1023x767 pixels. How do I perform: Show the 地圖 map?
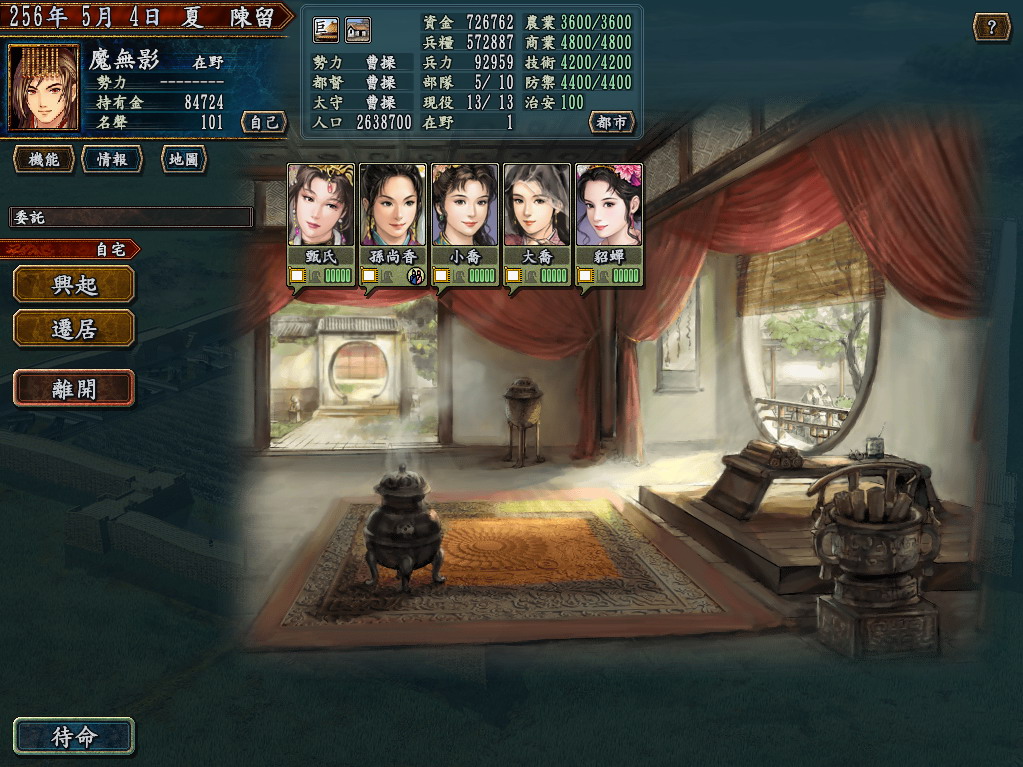point(183,159)
